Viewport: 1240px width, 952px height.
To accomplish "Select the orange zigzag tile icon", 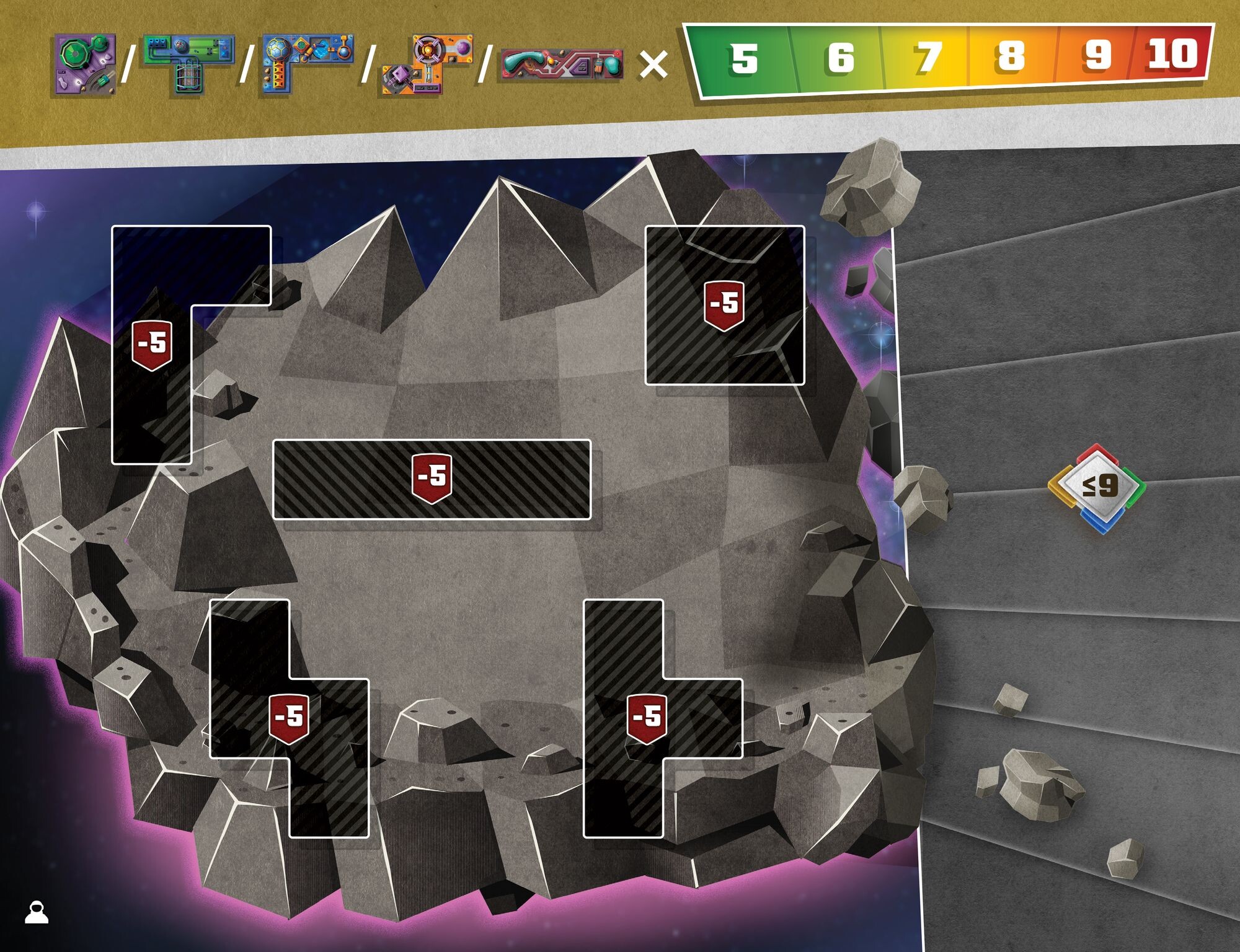I will pyautogui.click(x=428, y=64).
